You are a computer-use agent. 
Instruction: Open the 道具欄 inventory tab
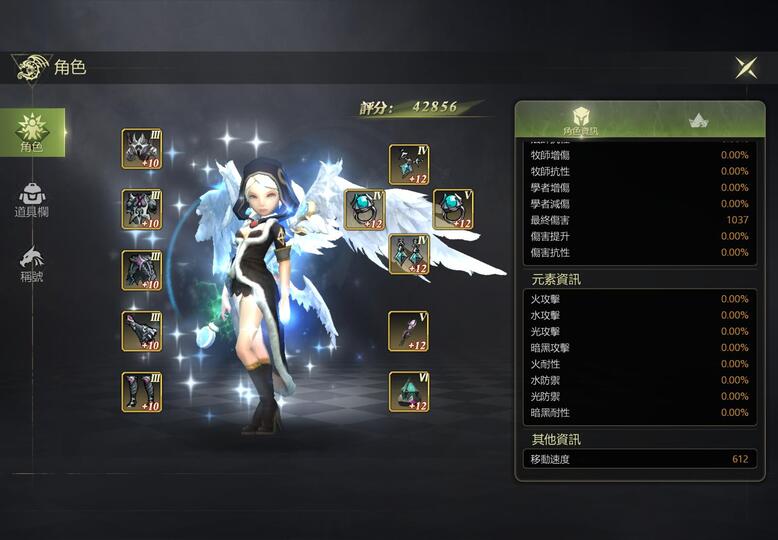coord(32,200)
